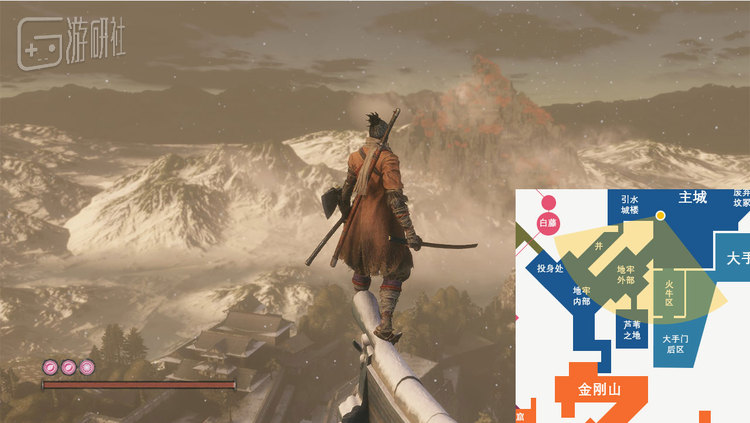The width and height of the screenshot is (750, 423).
Task: Click the yellow position dot on the map
Action: (x=660, y=215)
